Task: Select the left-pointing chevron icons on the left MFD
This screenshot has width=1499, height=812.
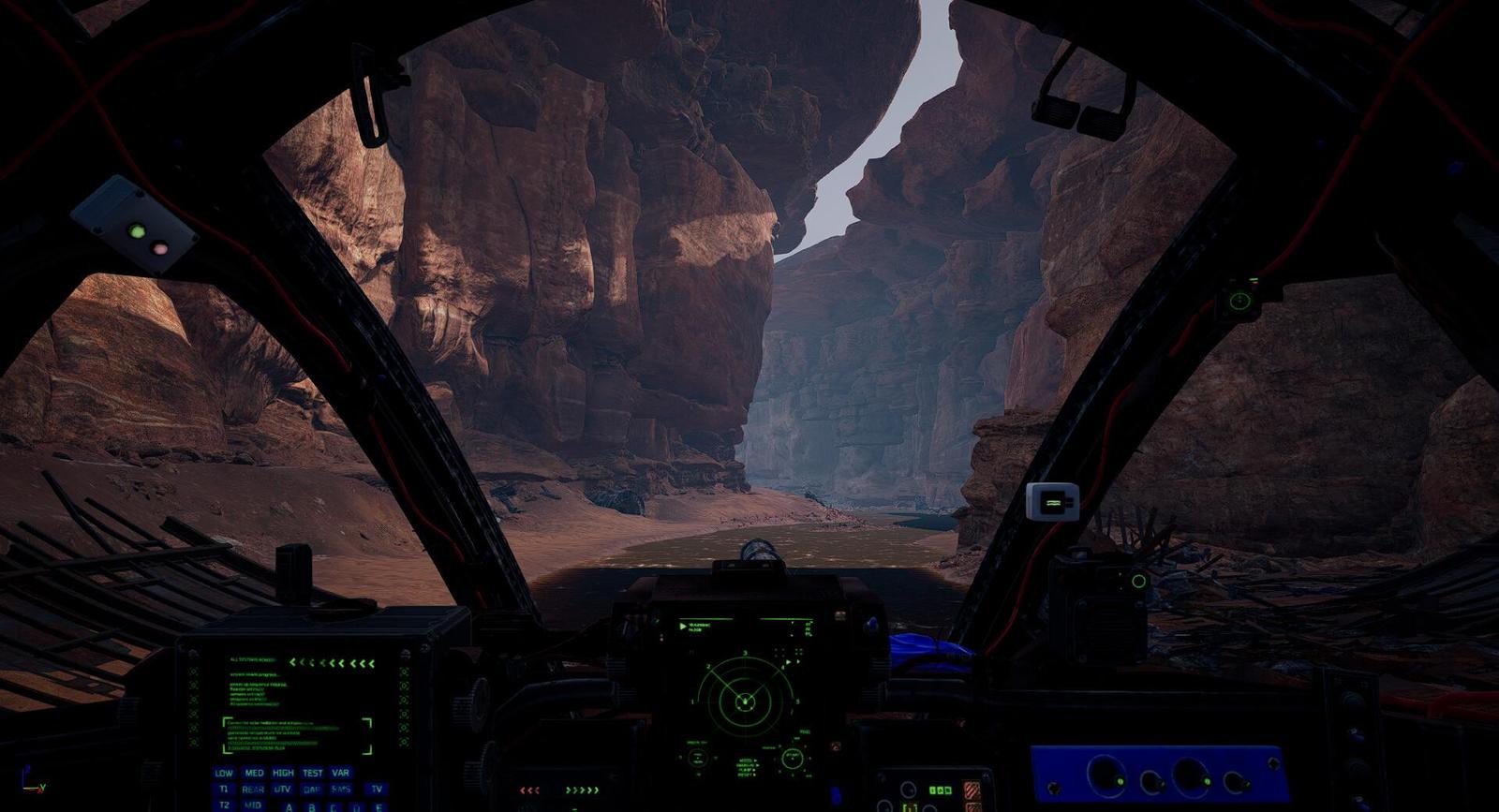Action: [333, 662]
